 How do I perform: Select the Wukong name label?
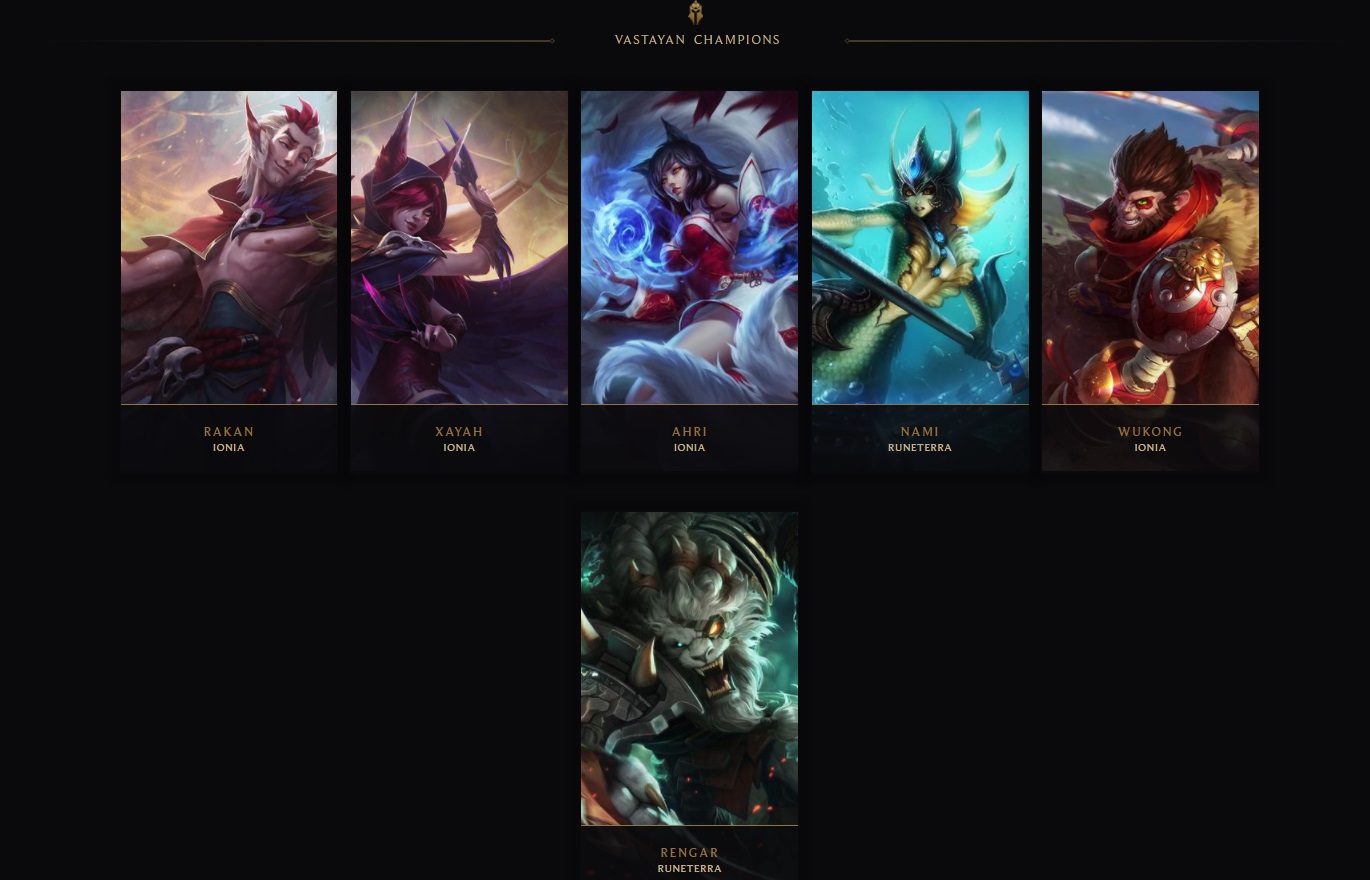click(1150, 431)
